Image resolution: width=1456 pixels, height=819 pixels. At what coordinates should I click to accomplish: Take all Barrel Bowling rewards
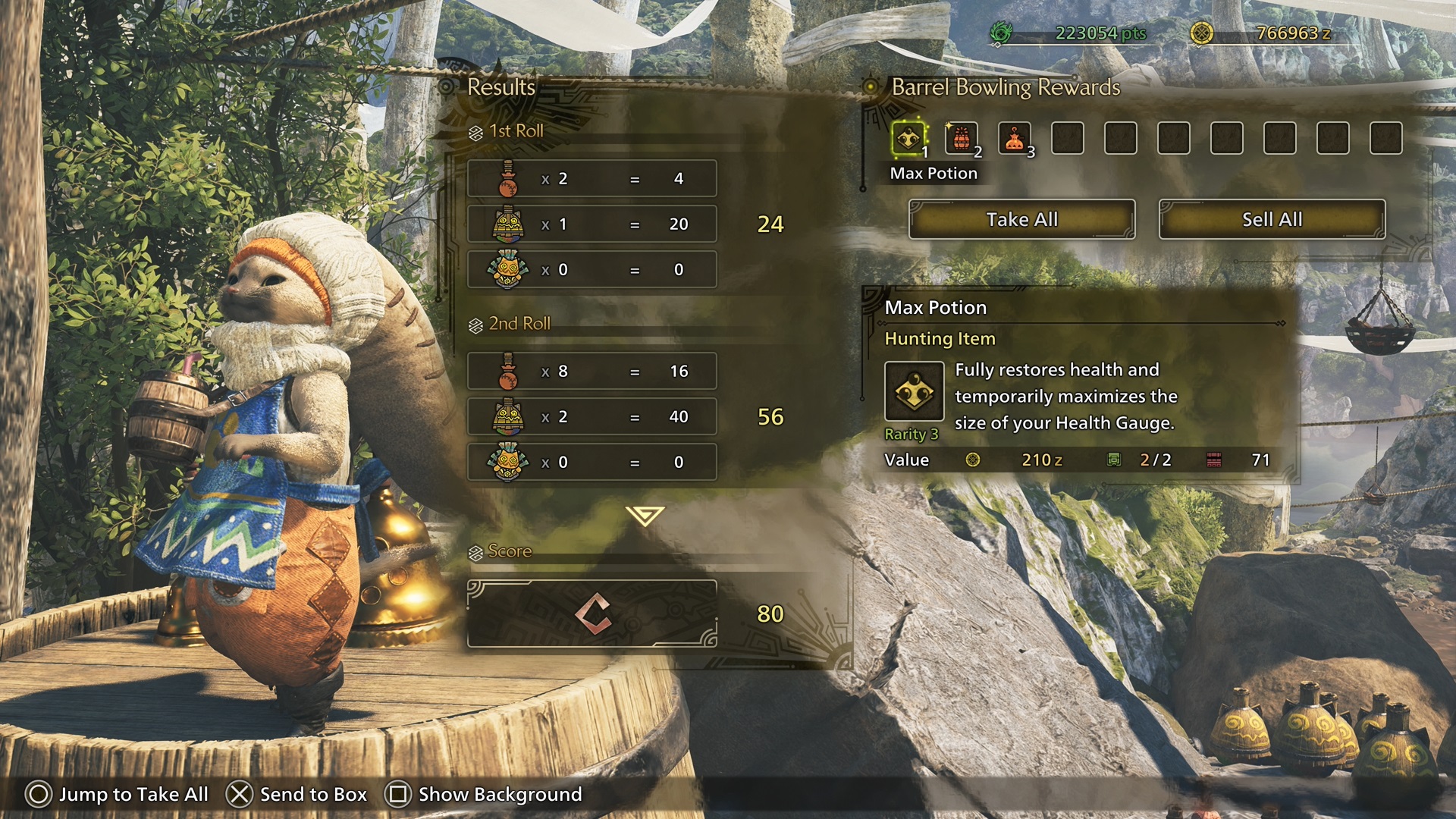click(x=1021, y=219)
